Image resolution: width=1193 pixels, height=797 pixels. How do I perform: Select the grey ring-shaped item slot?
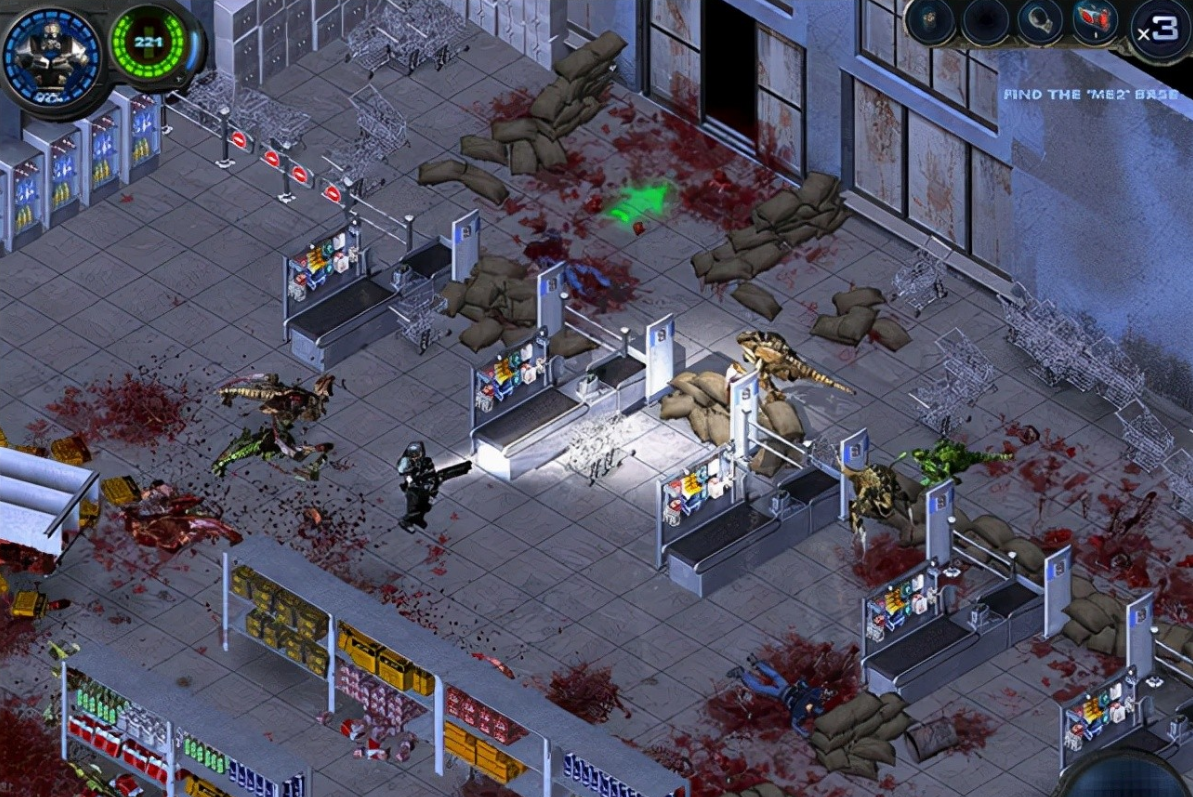coord(1040,22)
